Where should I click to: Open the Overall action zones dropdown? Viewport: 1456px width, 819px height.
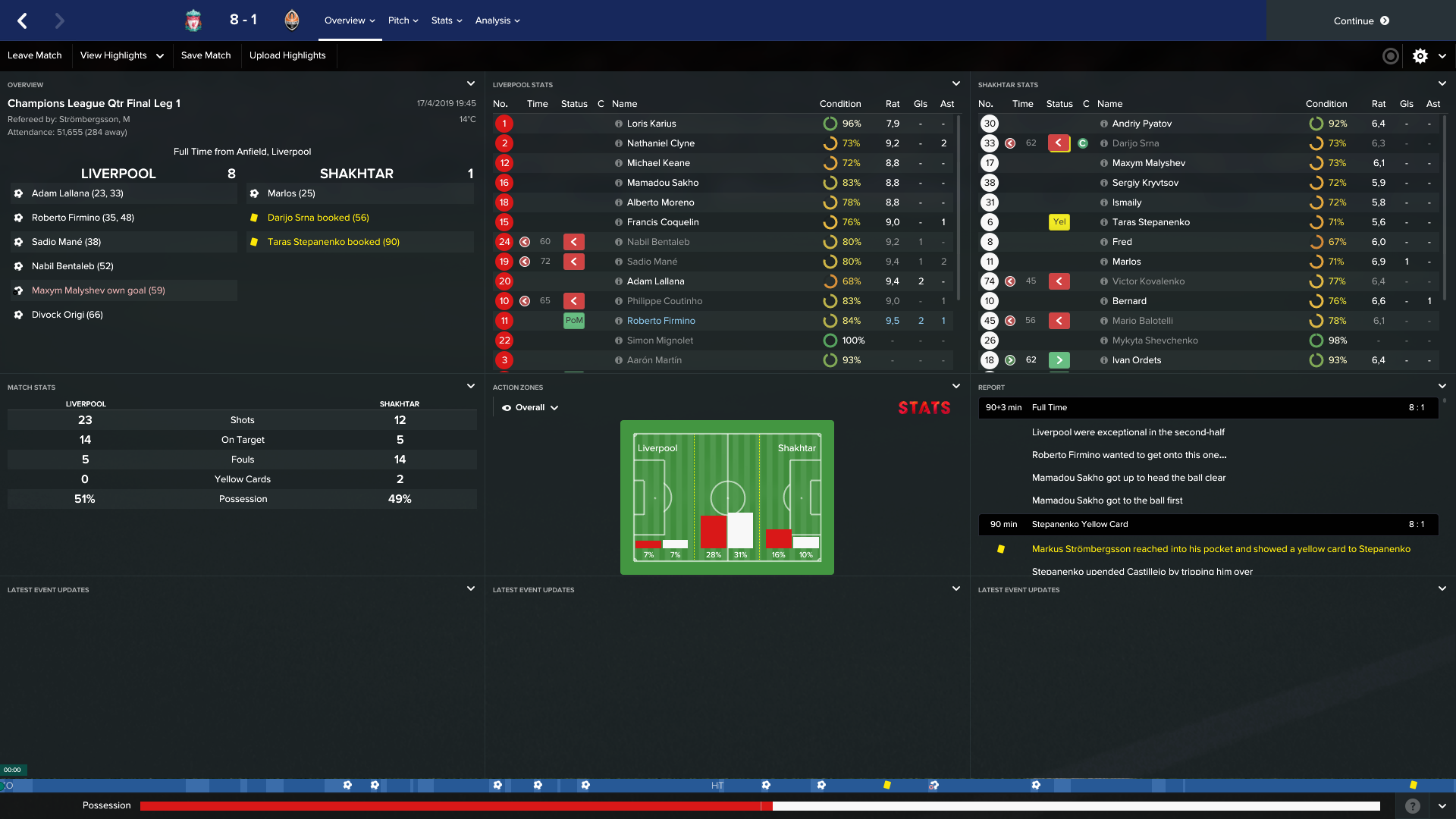(x=530, y=407)
